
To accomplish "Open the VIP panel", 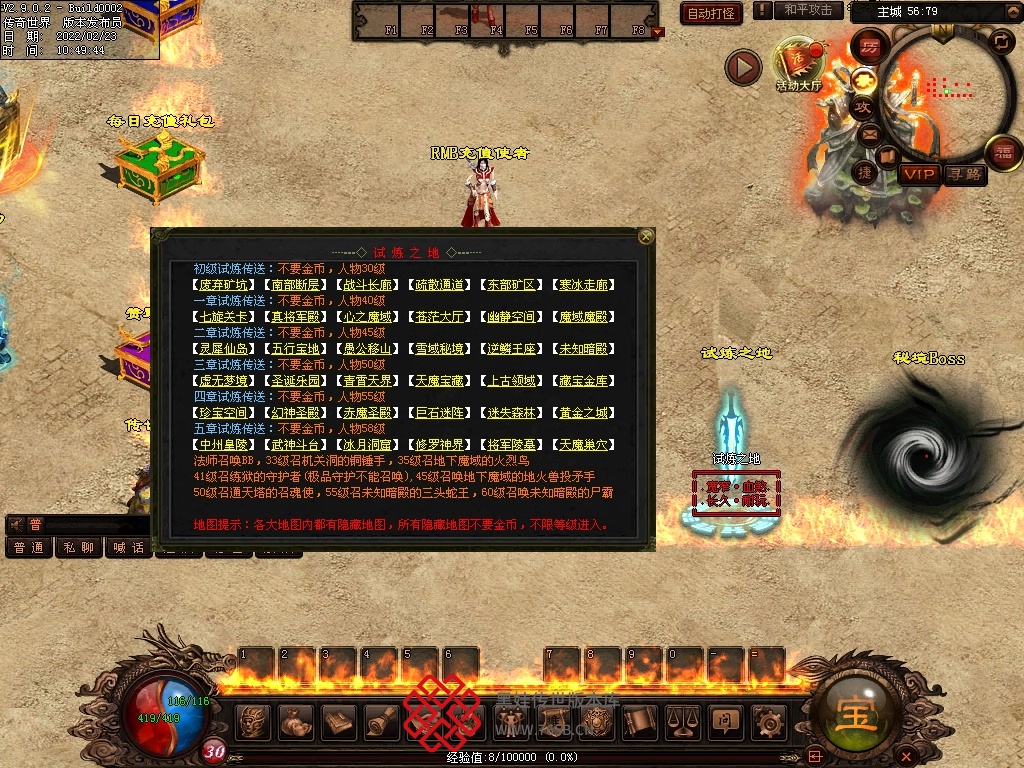I will 919,175.
